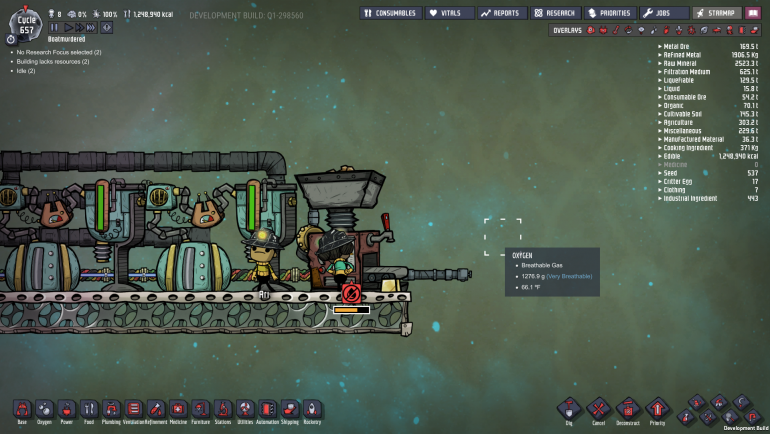770x434 pixels.
Task: Open the Priorities screen
Action: (610, 13)
